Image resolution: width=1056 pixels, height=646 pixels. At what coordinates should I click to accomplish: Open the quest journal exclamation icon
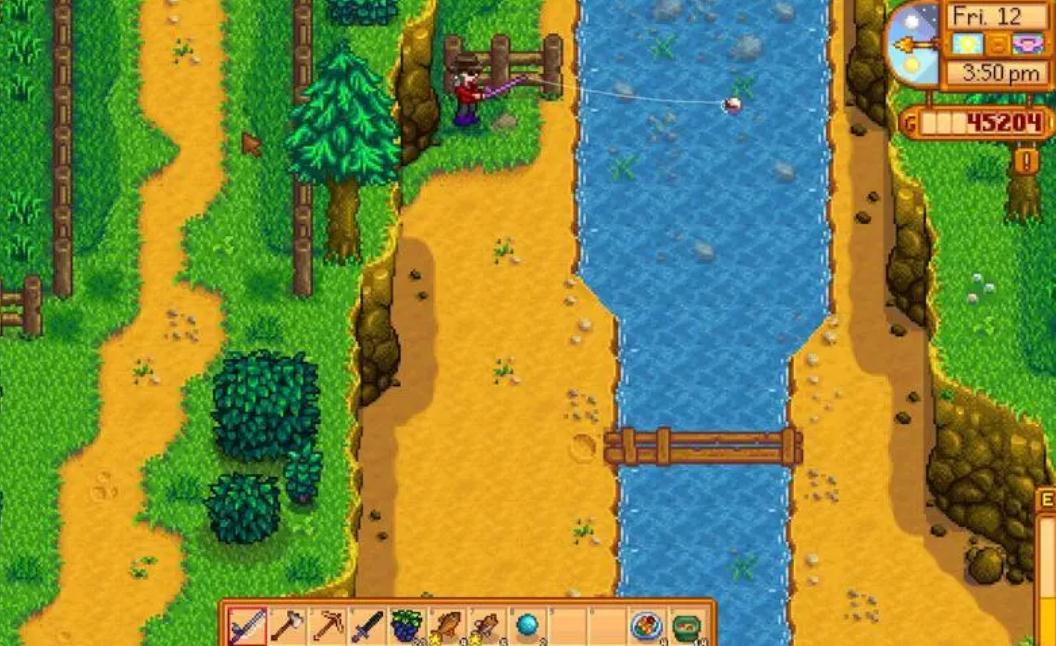(1026, 160)
